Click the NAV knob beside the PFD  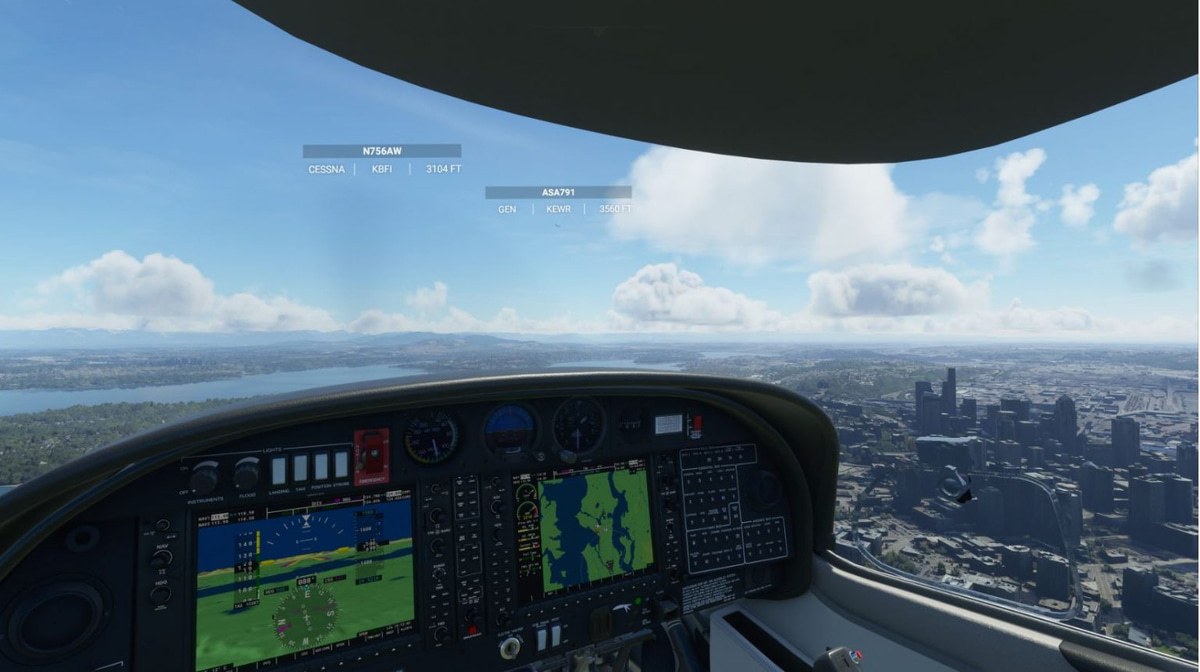pos(161,558)
